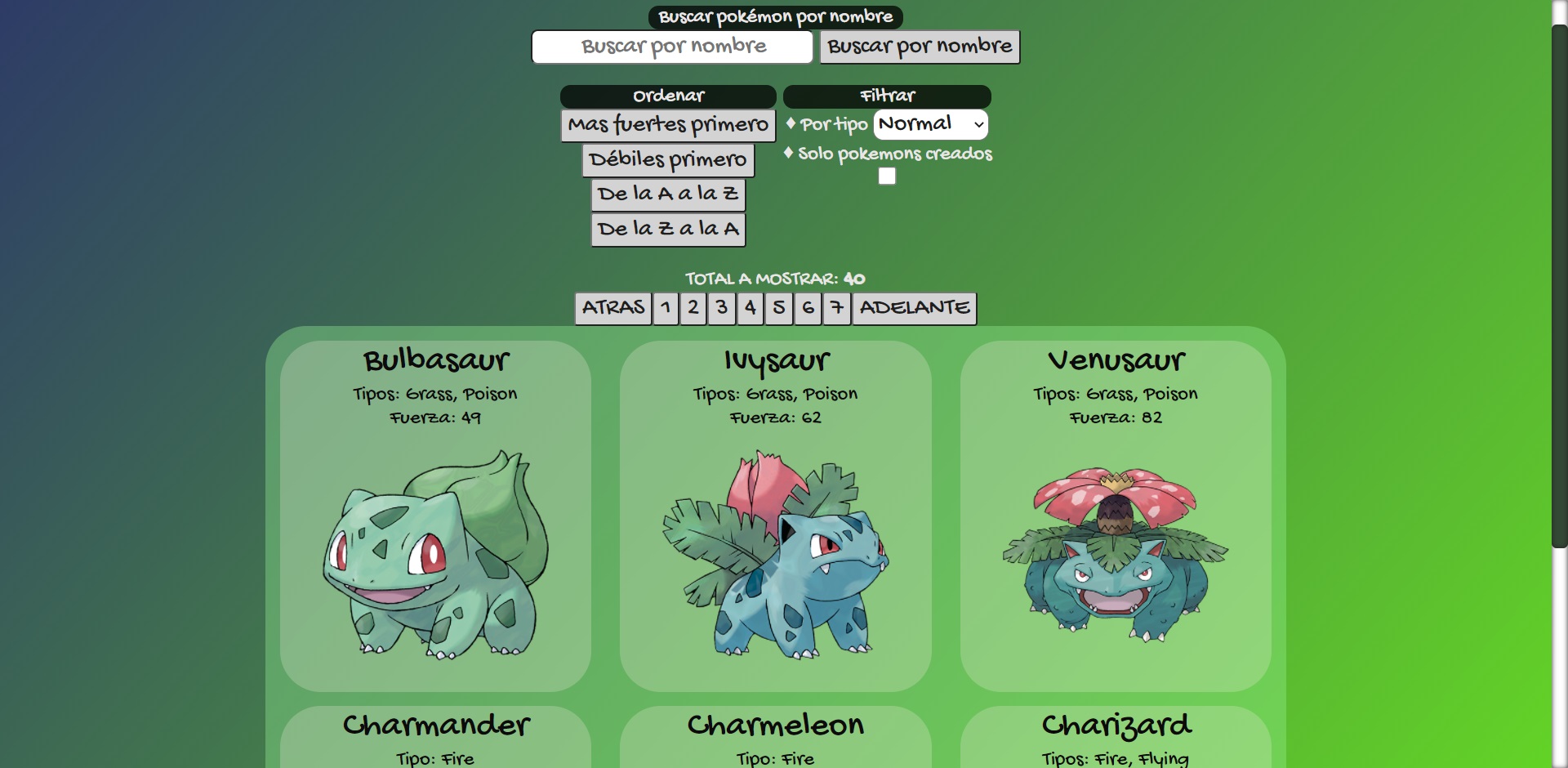Go back a page with ATRAS
This screenshot has height=768, width=1568.
(x=612, y=308)
